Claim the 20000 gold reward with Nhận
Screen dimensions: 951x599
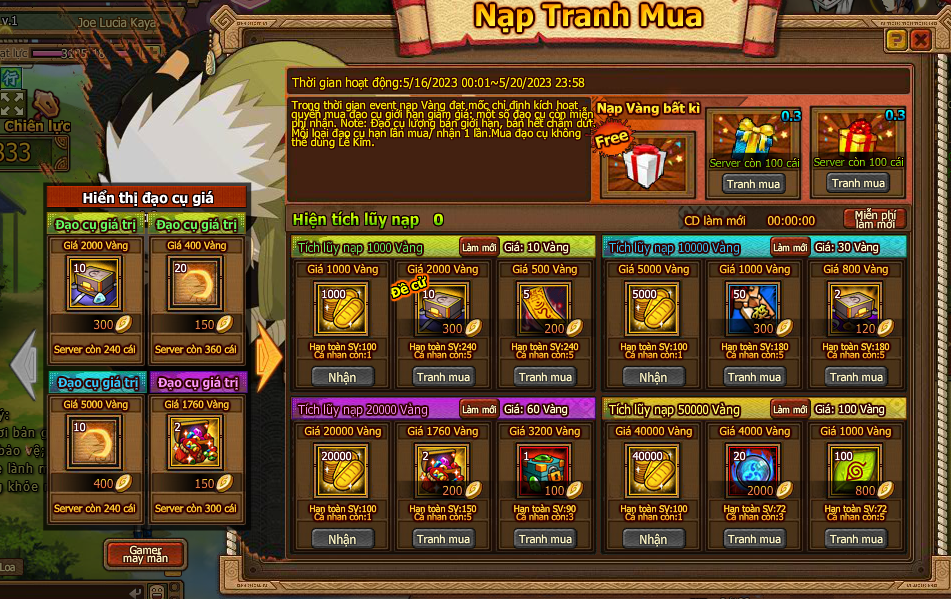342,539
